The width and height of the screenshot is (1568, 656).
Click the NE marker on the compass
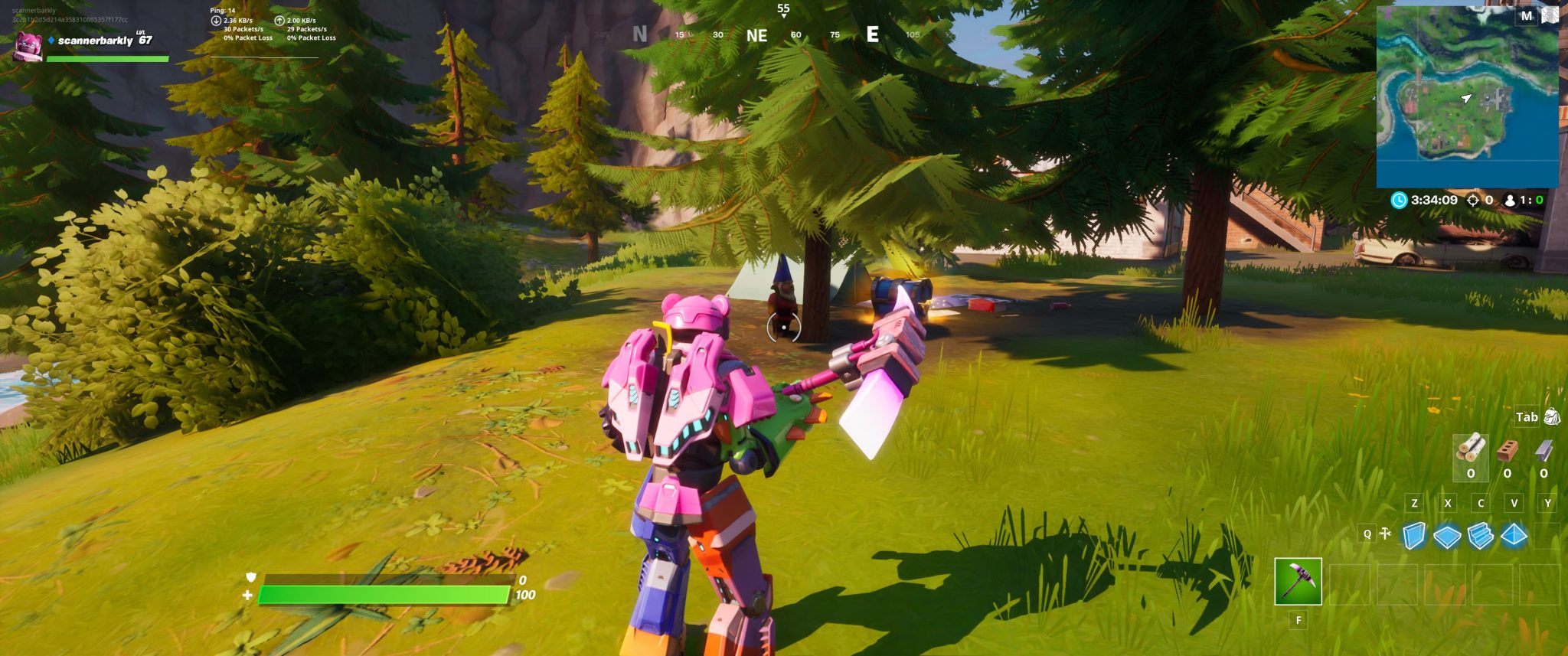(756, 34)
